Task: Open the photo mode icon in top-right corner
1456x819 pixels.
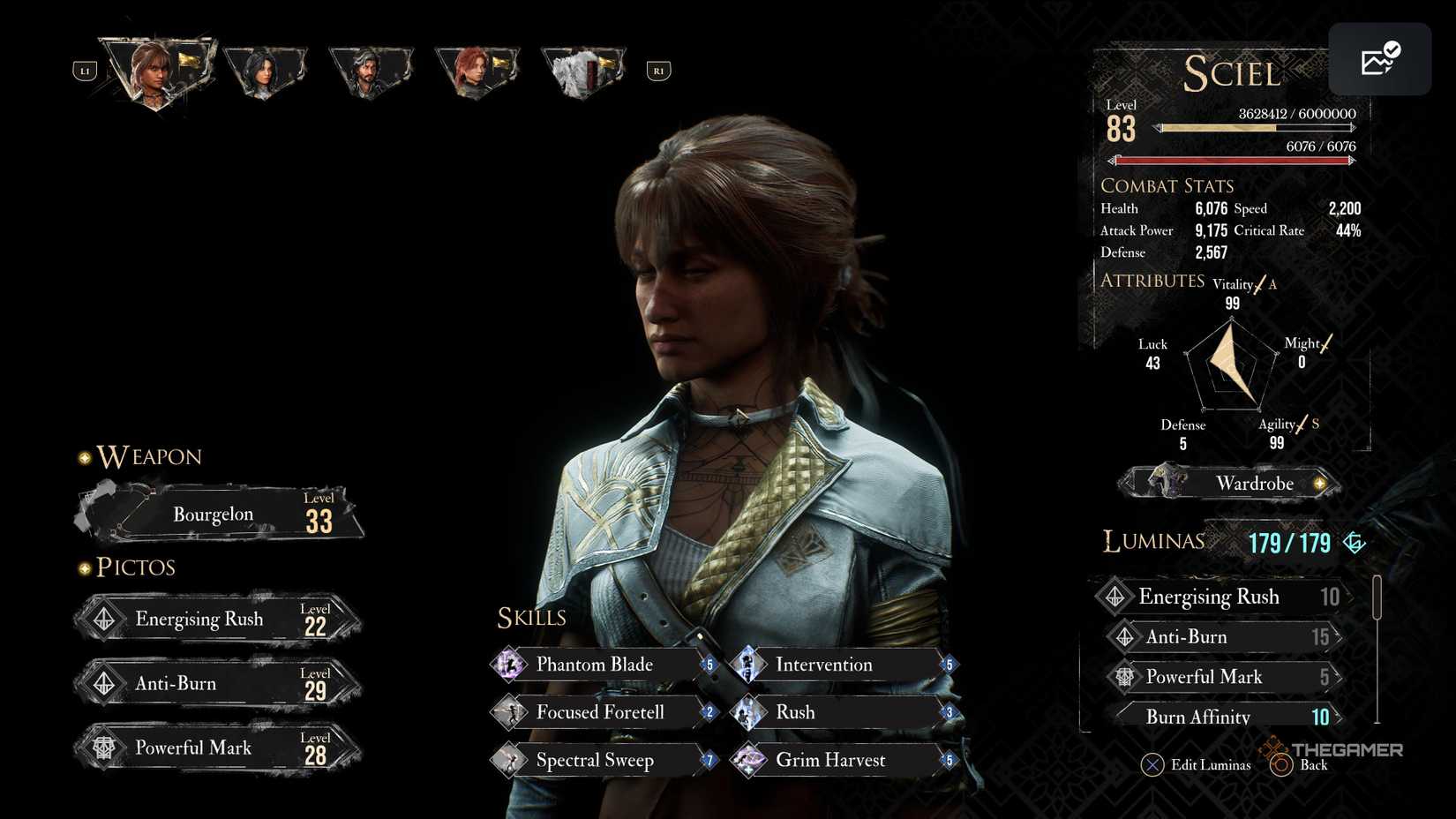Action: [1379, 58]
